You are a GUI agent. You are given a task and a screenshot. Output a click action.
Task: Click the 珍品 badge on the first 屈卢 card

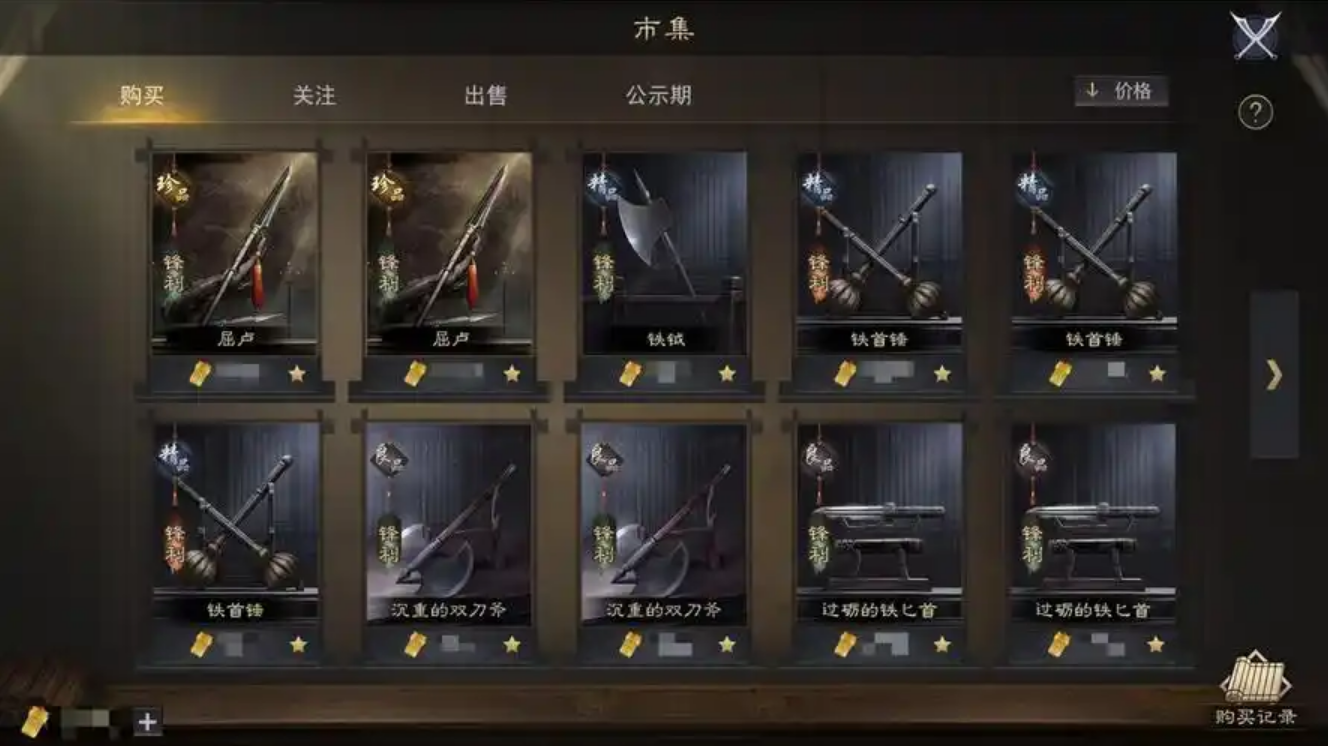click(x=171, y=188)
